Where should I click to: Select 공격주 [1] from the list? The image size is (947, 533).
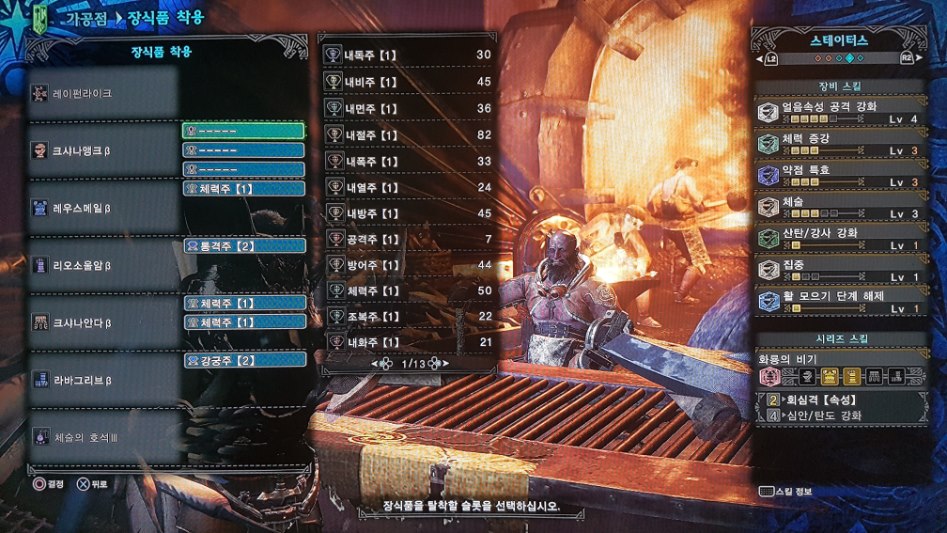409,239
